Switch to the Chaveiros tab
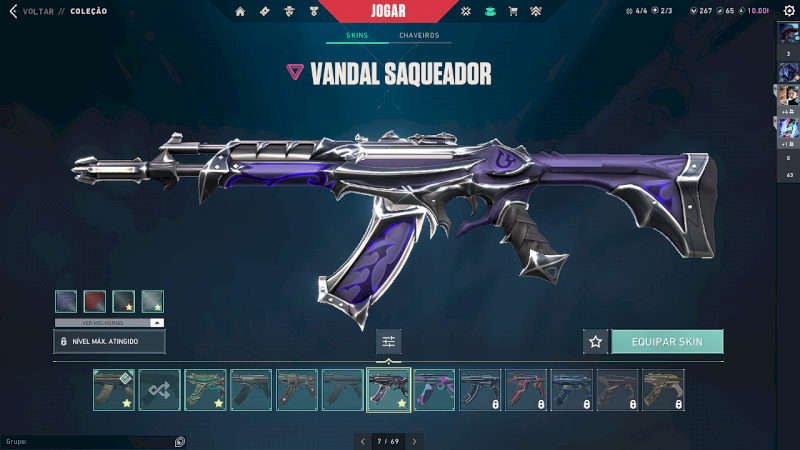Image resolution: width=800 pixels, height=450 pixels. pos(419,36)
